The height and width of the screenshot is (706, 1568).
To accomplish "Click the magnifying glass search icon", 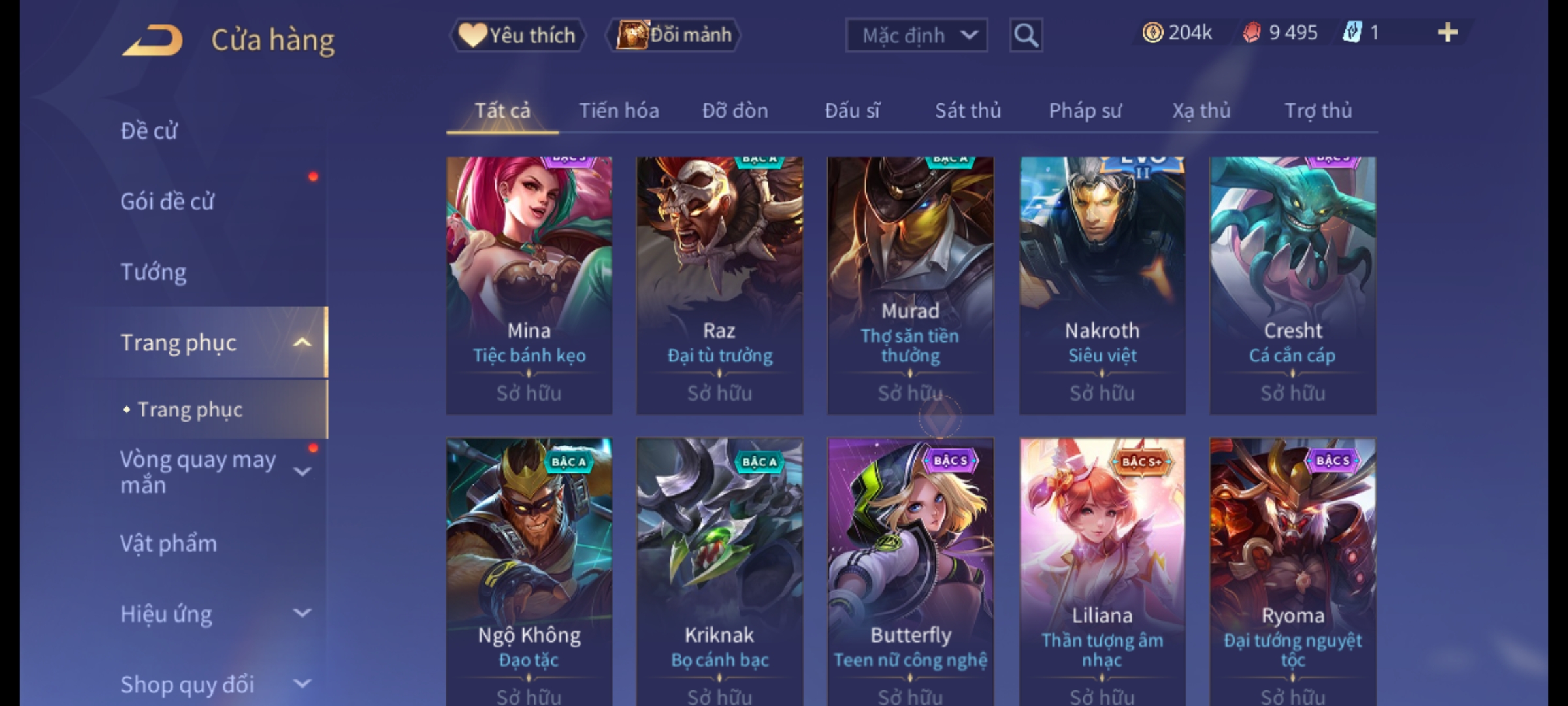I will click(1026, 35).
